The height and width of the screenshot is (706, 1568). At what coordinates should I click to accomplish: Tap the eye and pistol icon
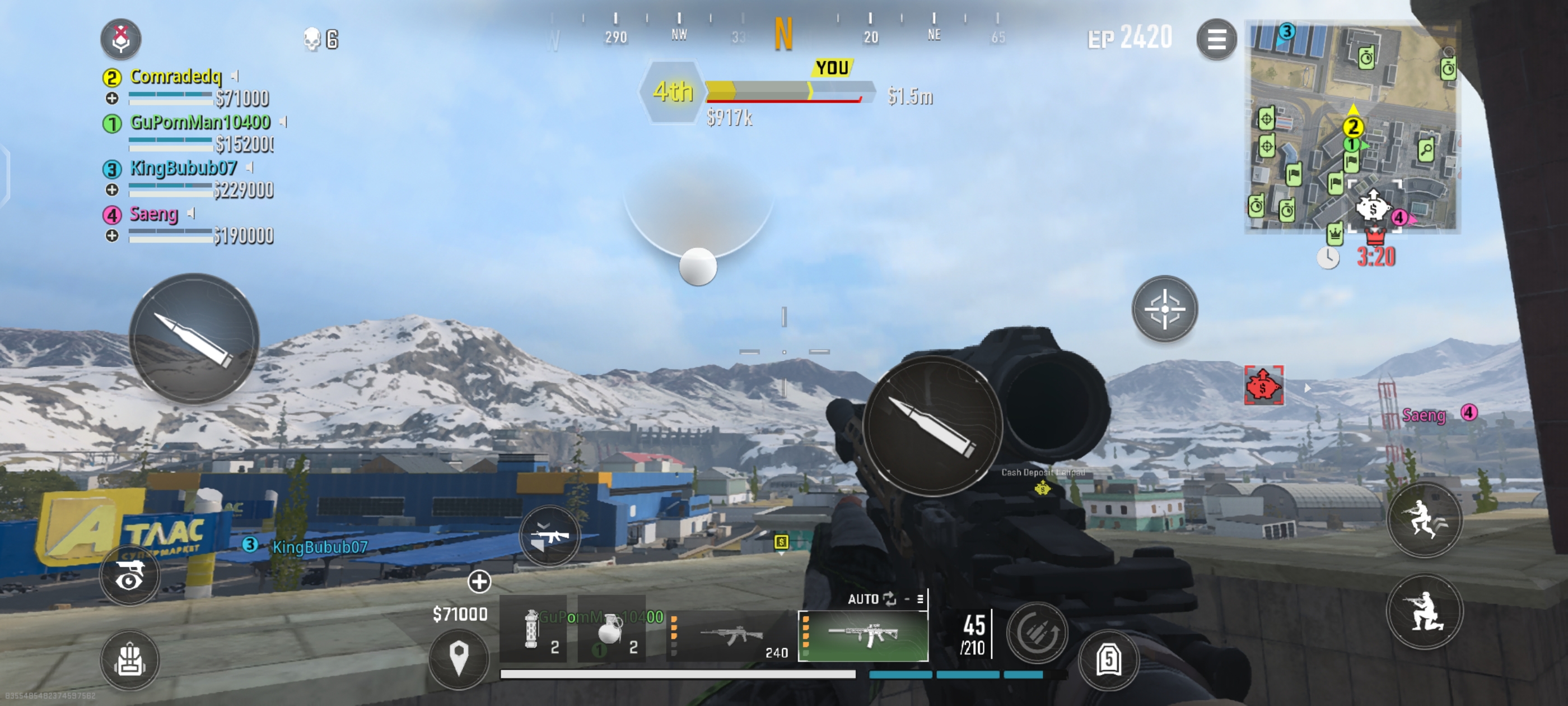[x=130, y=575]
